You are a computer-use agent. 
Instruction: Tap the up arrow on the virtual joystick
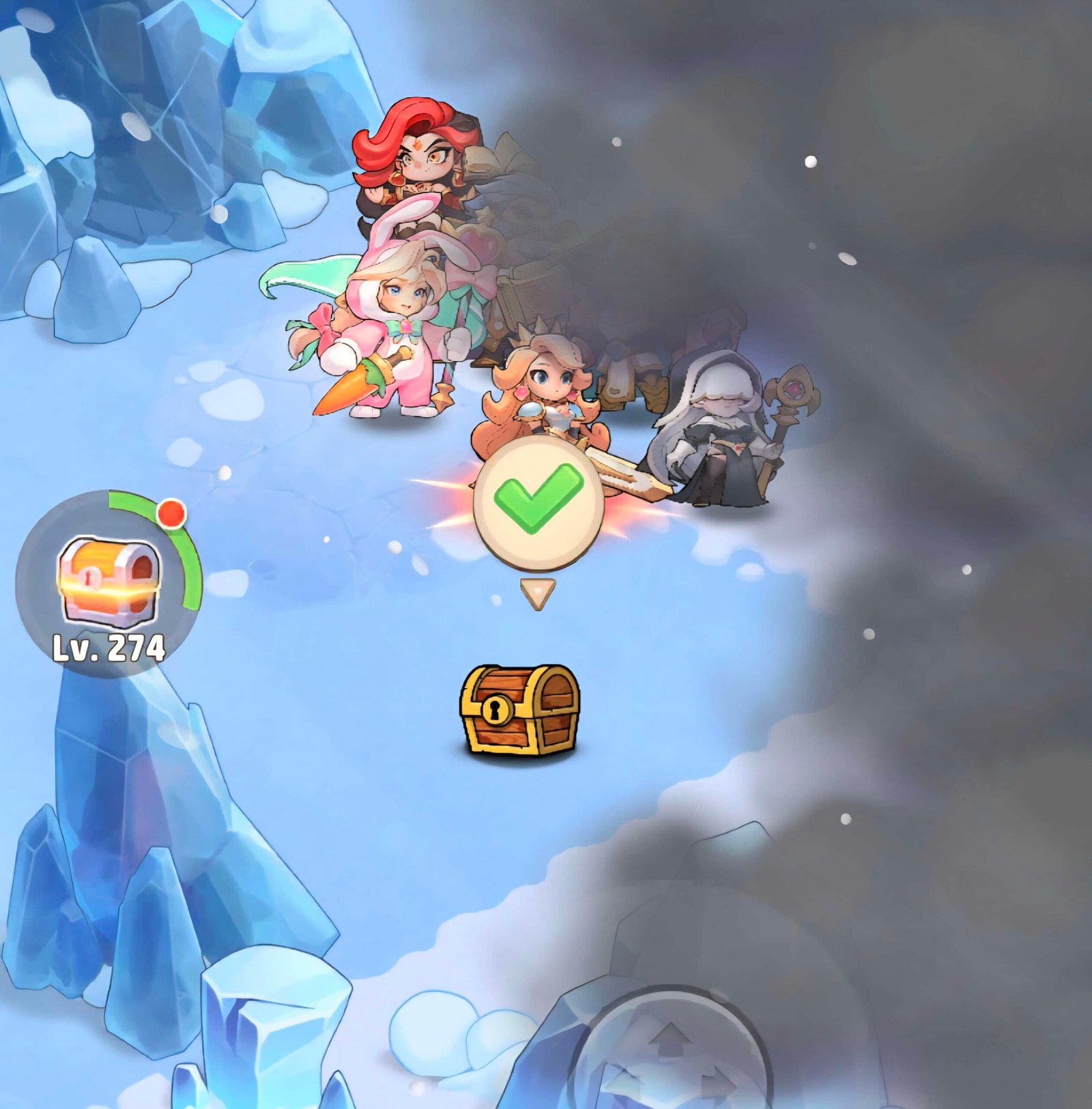[672, 1039]
